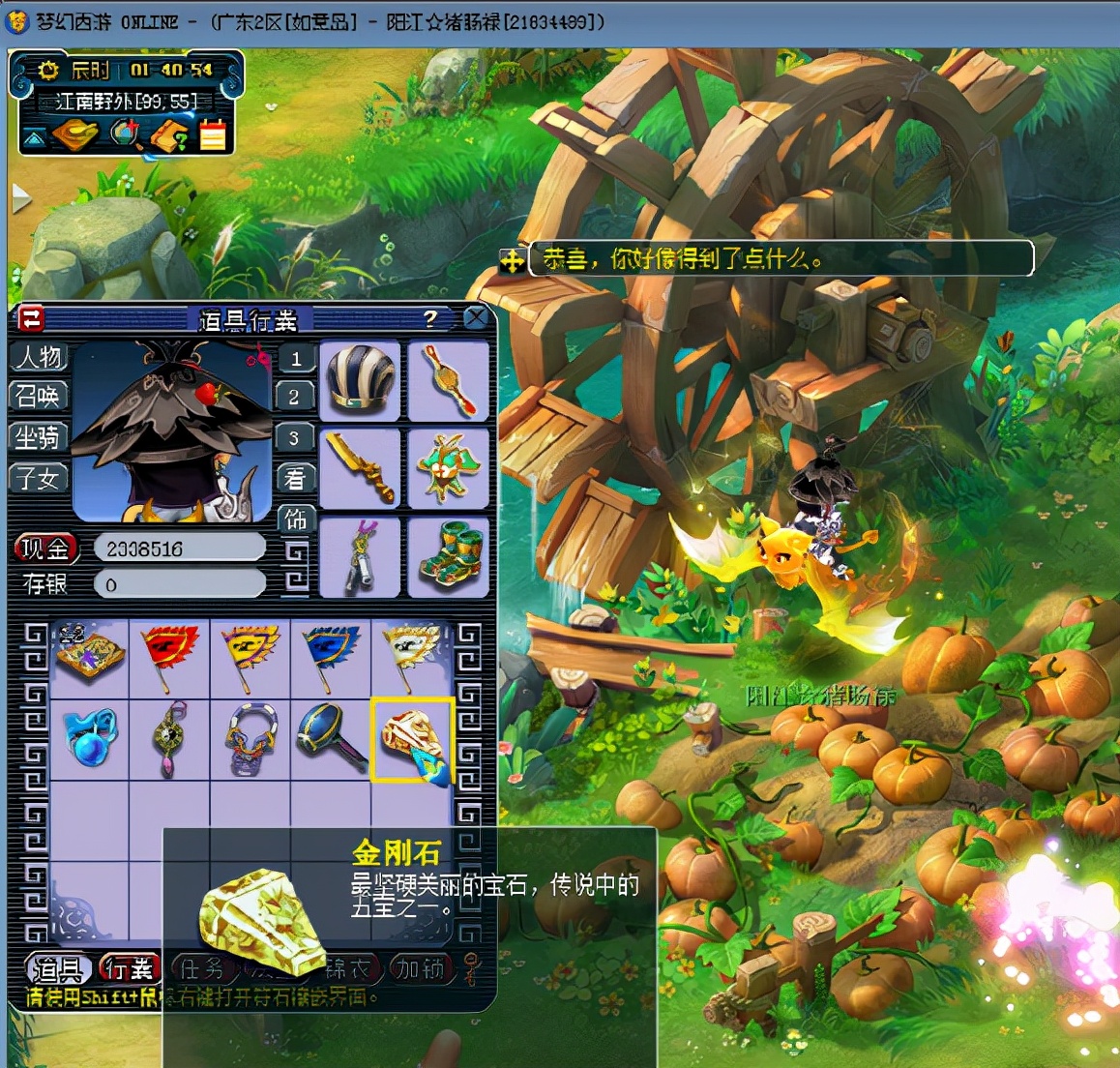Select the highlighted 金刚石 gem slot
This screenshot has height=1068, width=1120.
tap(411, 740)
